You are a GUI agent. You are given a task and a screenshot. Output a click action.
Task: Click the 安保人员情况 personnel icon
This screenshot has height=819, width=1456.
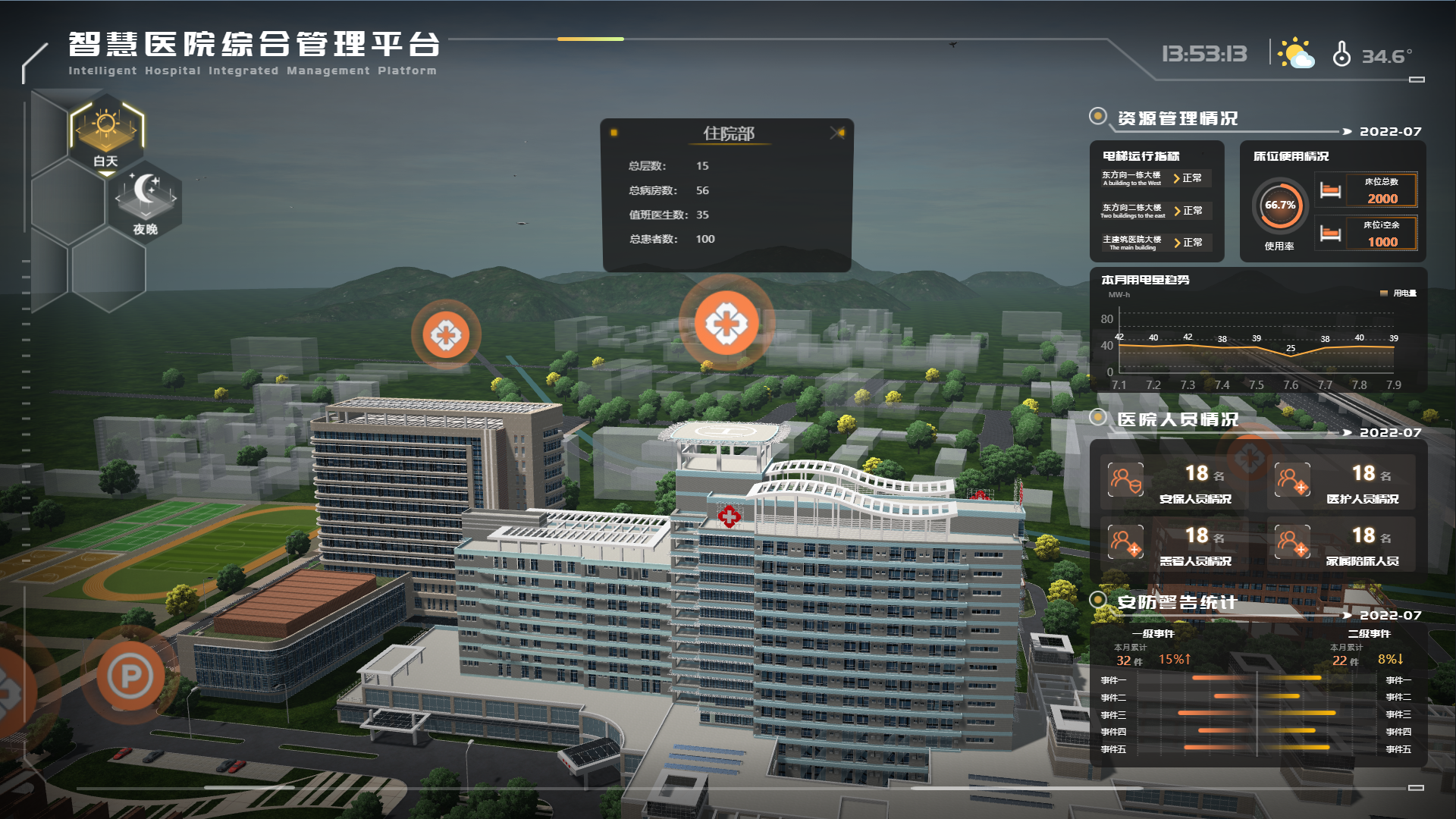click(x=1128, y=481)
